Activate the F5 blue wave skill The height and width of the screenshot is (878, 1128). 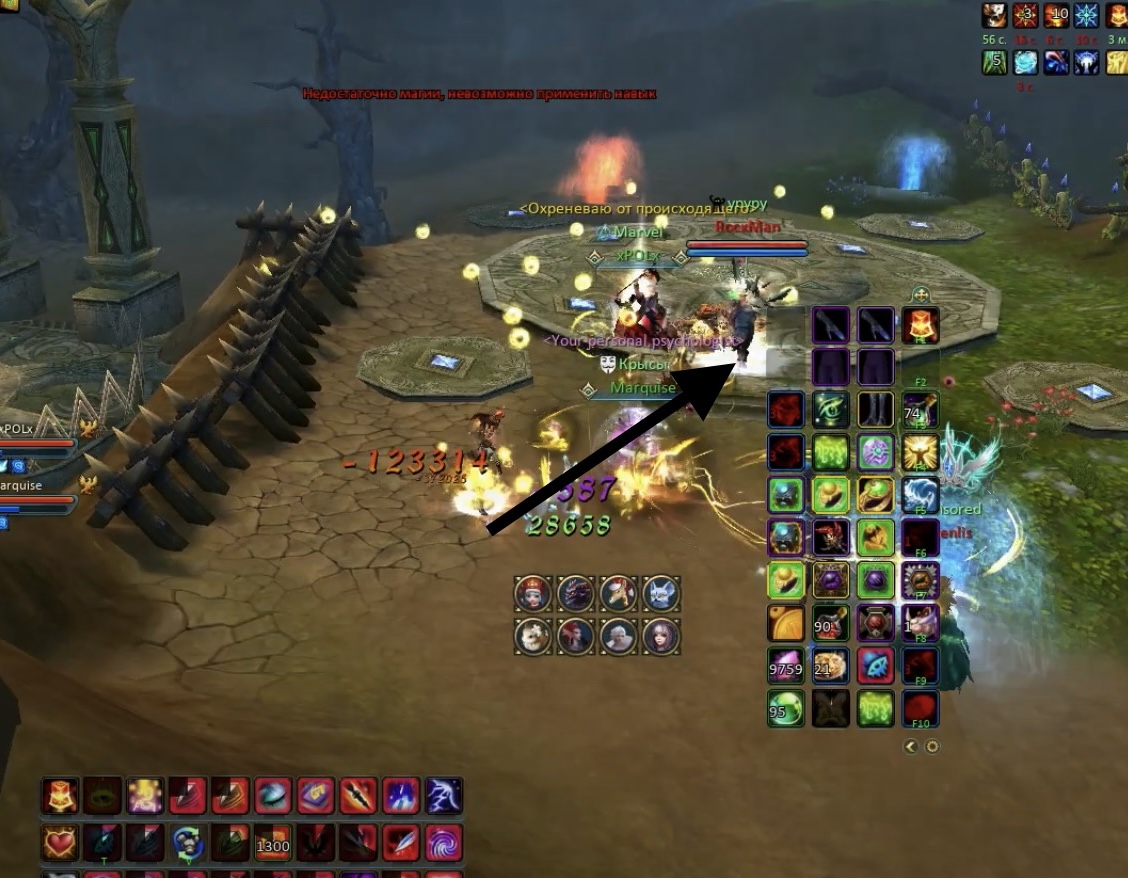pos(920,495)
